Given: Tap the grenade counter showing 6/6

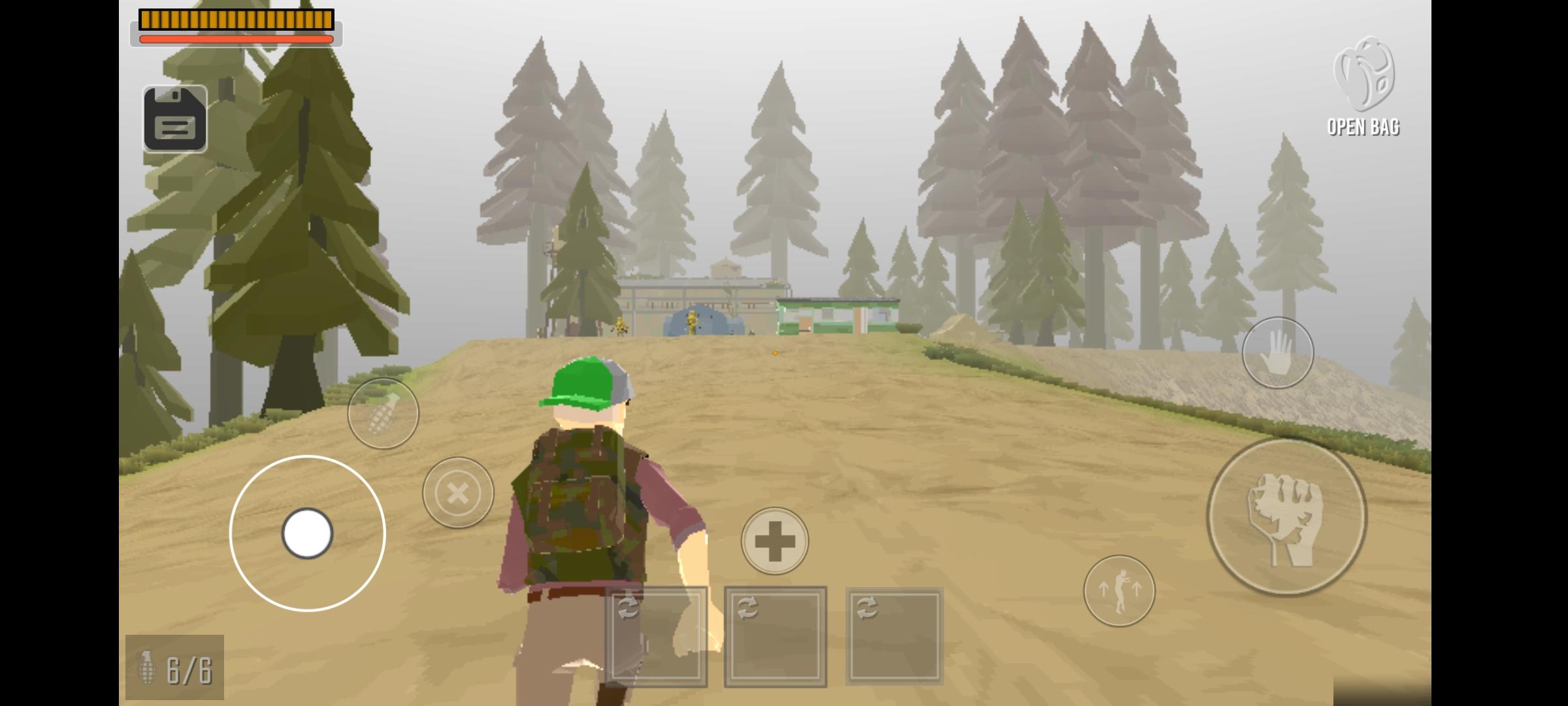Looking at the screenshot, I should click(x=175, y=668).
